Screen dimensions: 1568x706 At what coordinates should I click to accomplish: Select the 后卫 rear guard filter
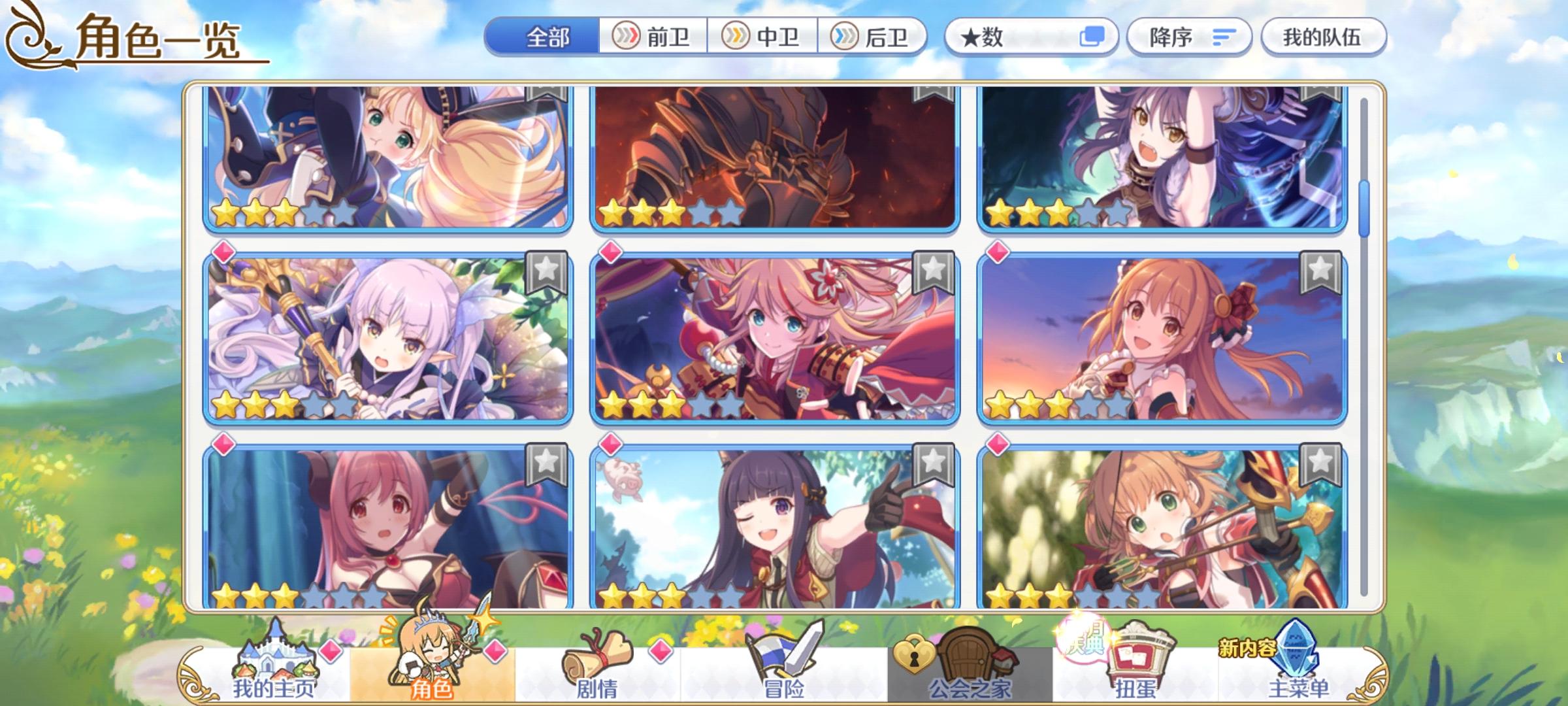pos(874,37)
